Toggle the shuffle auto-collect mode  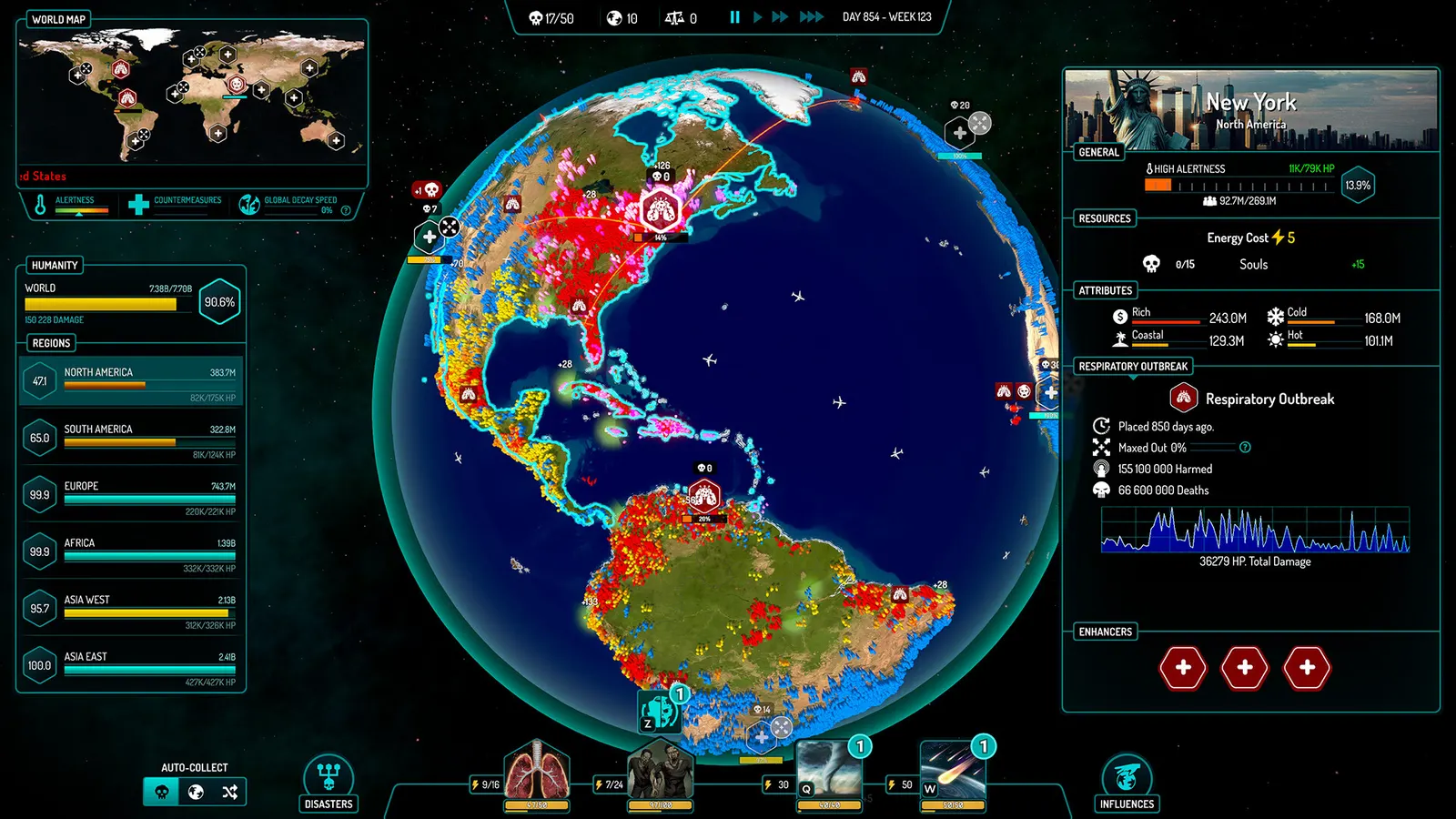coord(229,792)
